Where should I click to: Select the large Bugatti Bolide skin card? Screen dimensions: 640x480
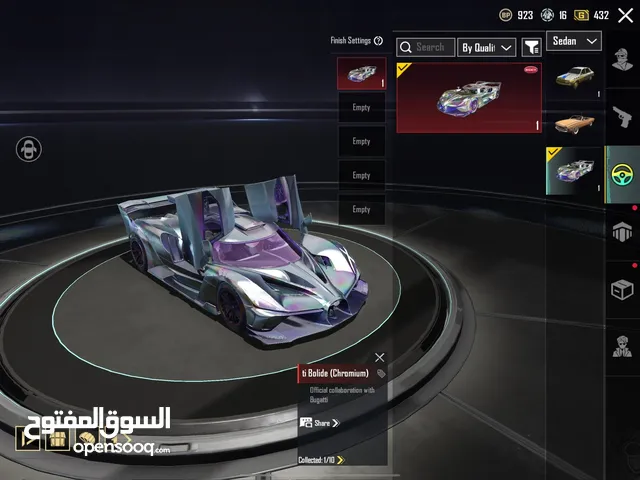(x=469, y=97)
